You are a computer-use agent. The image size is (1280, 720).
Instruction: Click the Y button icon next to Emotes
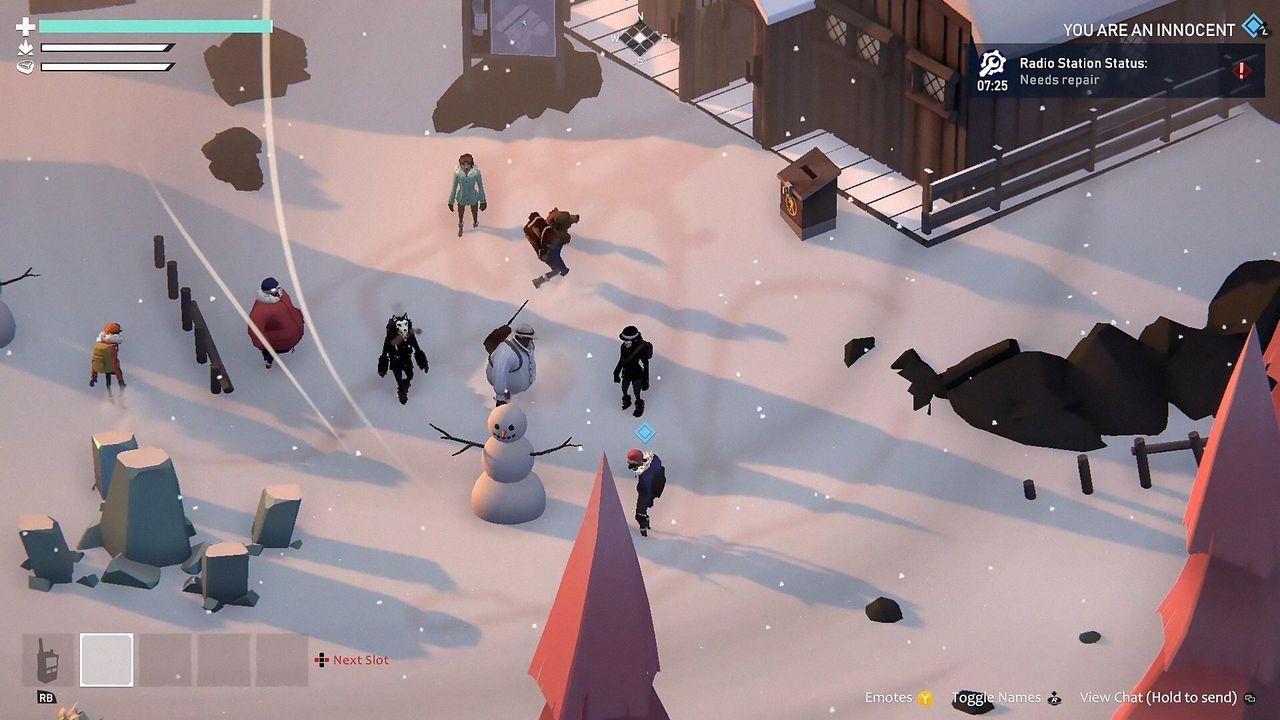click(x=924, y=696)
